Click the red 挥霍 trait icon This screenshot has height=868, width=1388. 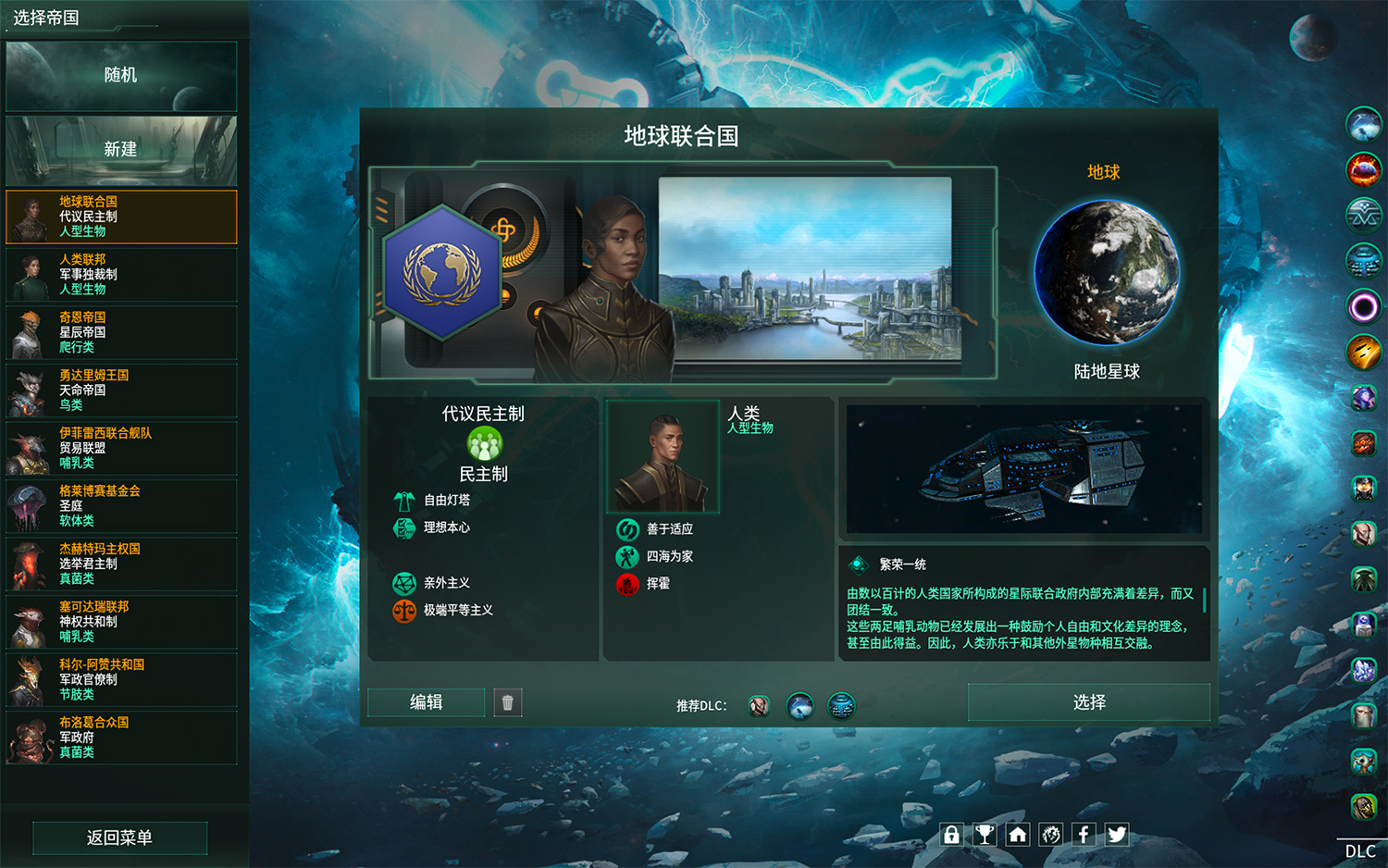click(627, 585)
